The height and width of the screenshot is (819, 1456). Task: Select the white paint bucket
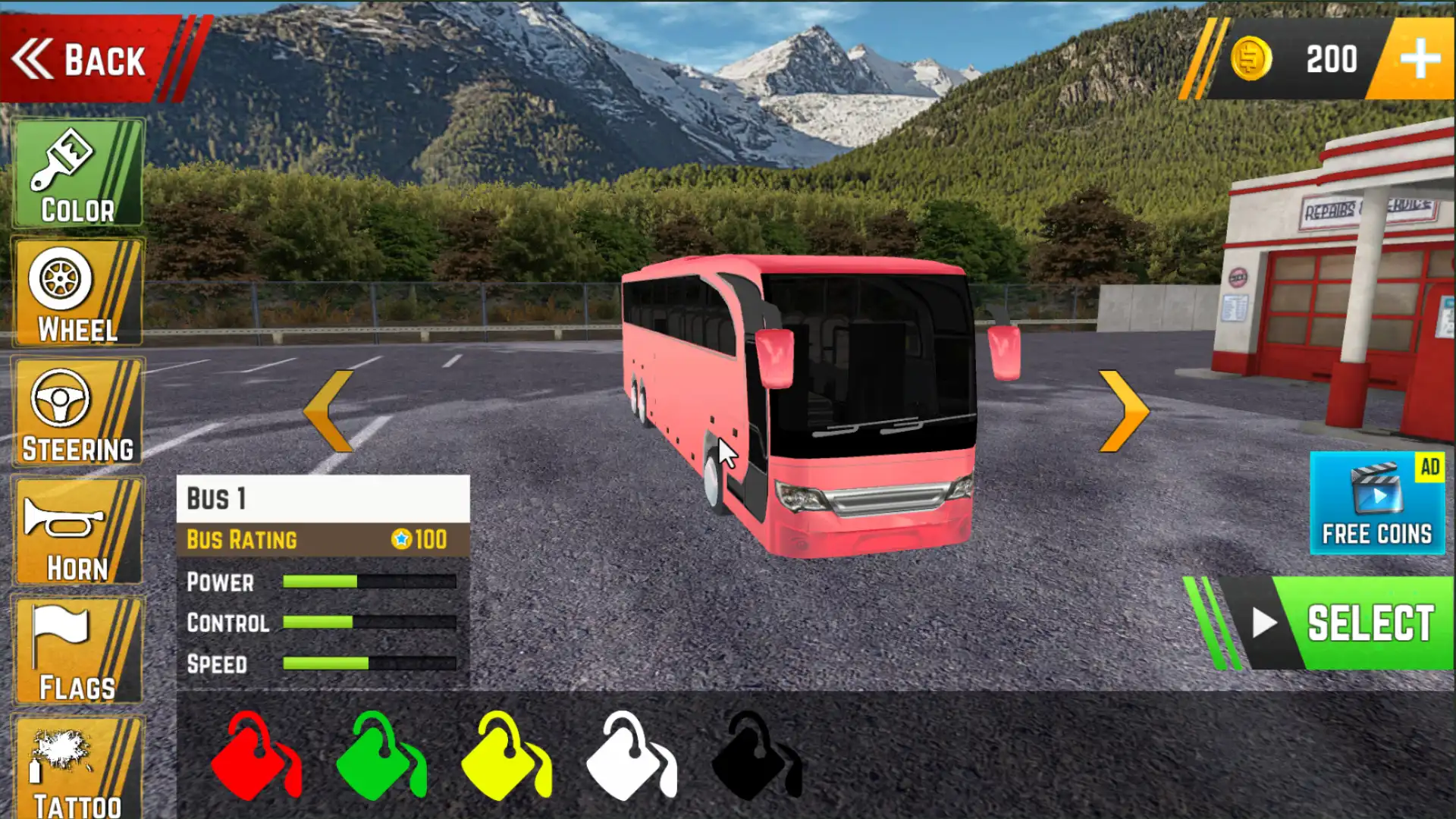629,757
